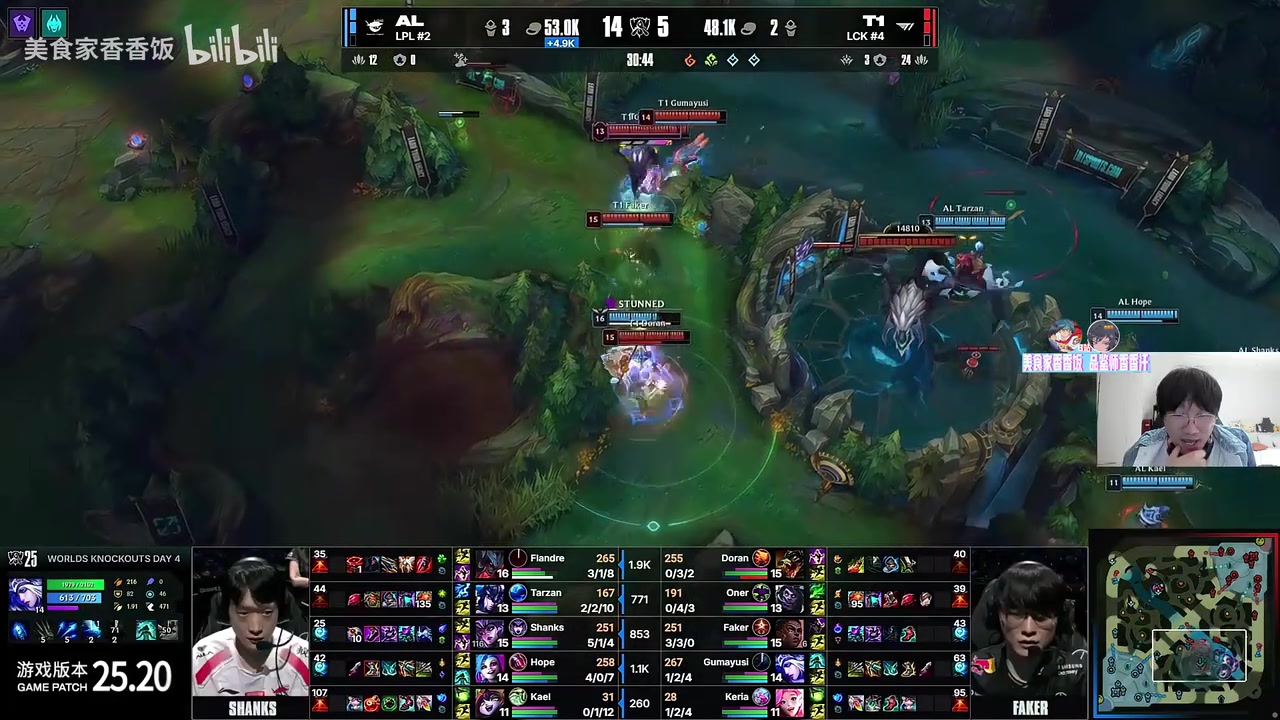Viewport: 1280px width, 720px height.
Task: Pick Kael's champion portrait
Action: tap(491, 702)
